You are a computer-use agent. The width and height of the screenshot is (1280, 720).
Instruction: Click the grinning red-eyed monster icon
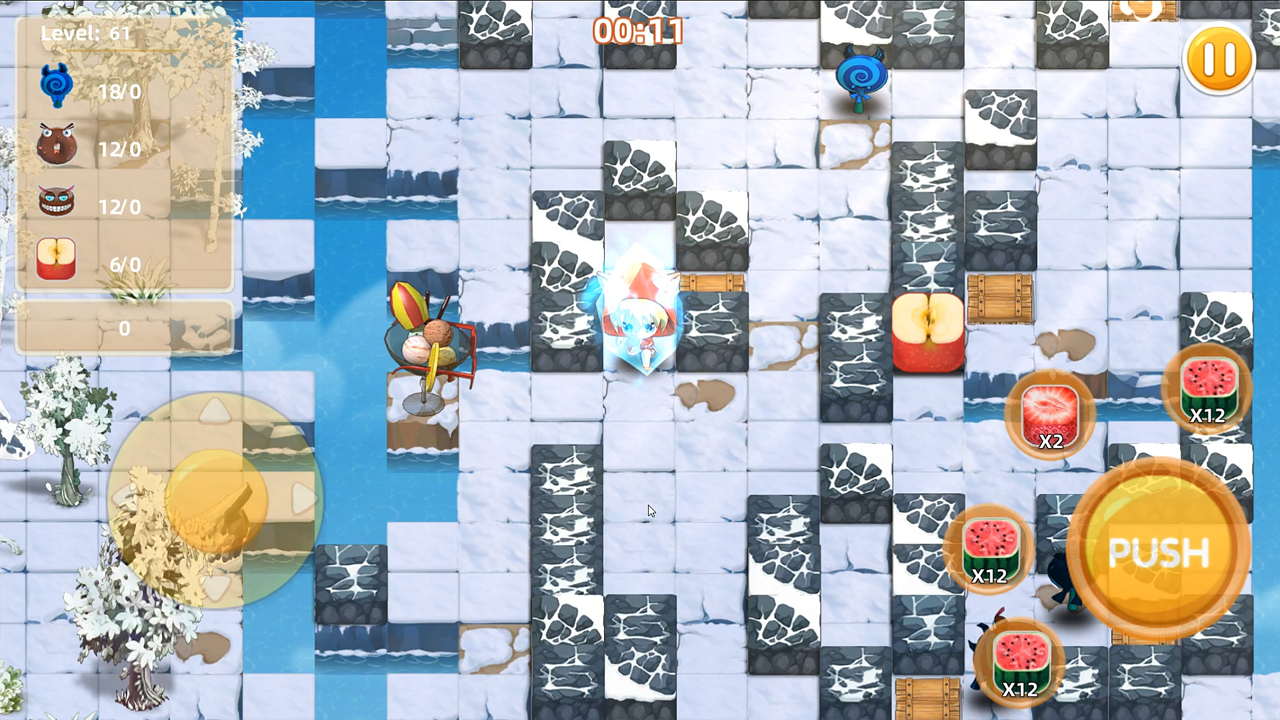(56, 201)
